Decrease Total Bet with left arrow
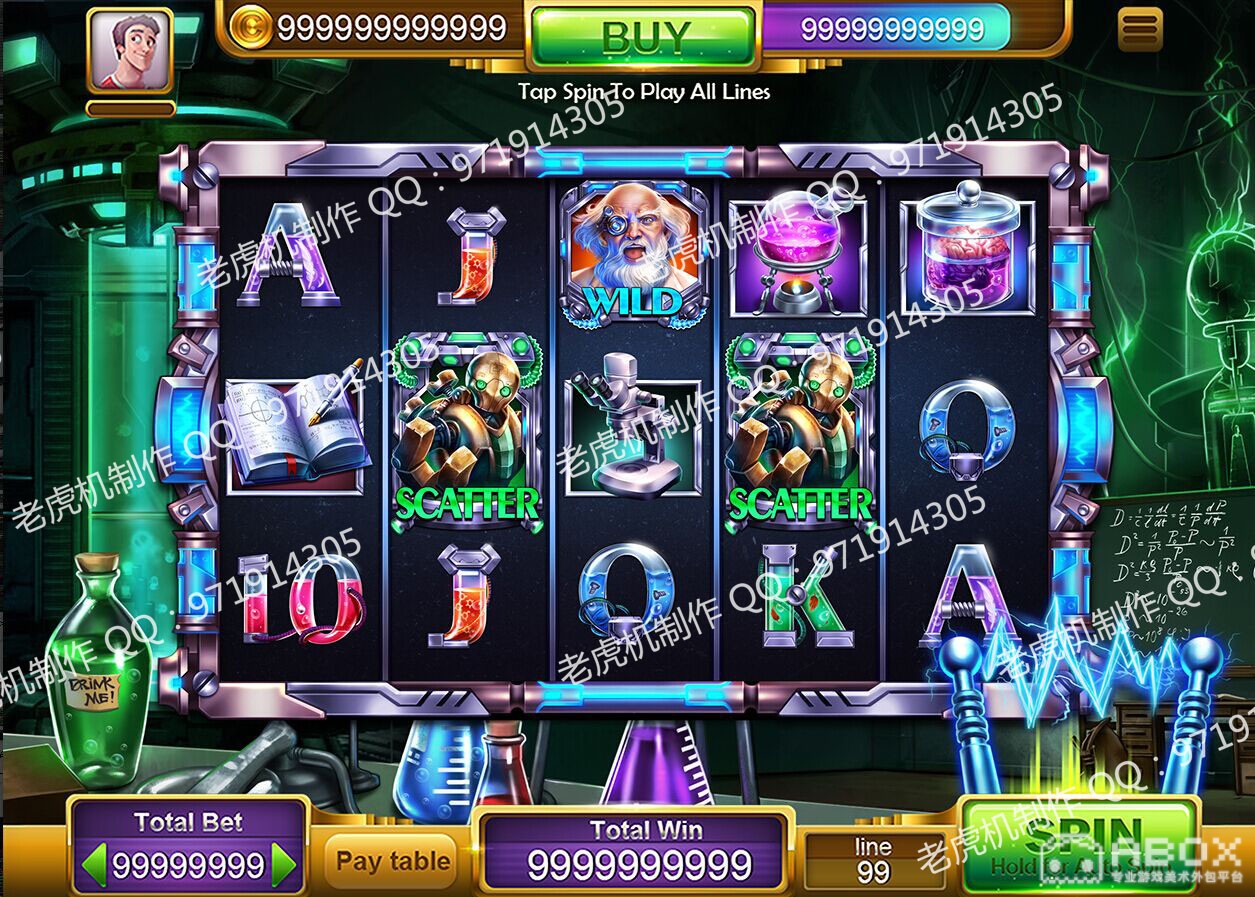Viewport: 1255px width, 897px height. tap(95, 864)
